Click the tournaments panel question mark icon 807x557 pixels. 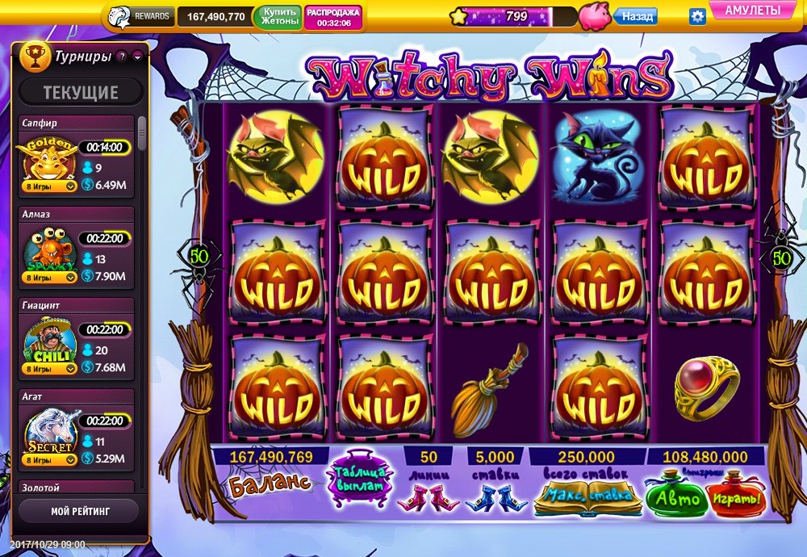click(x=121, y=57)
